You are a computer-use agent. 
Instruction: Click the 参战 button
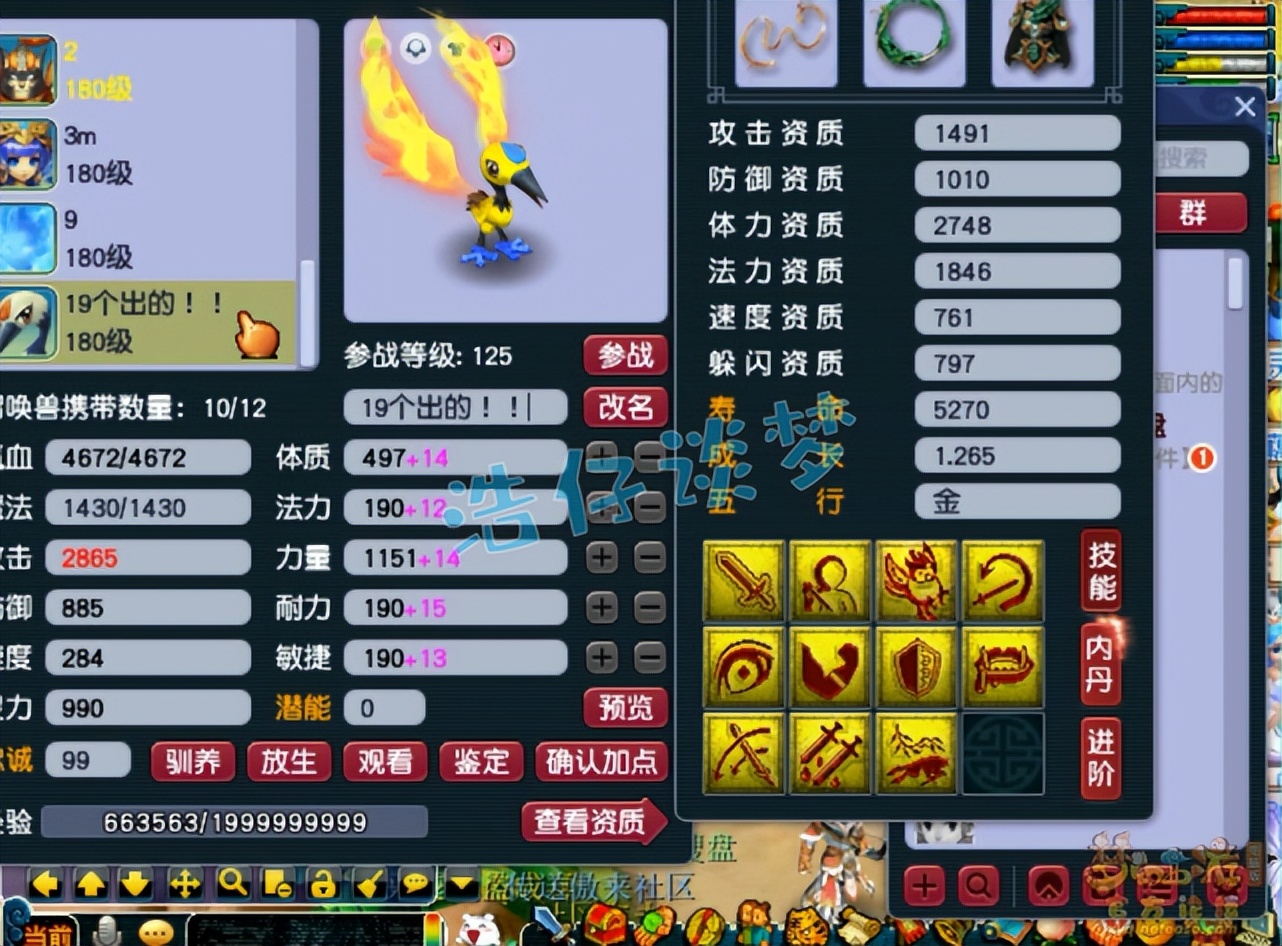(x=625, y=356)
